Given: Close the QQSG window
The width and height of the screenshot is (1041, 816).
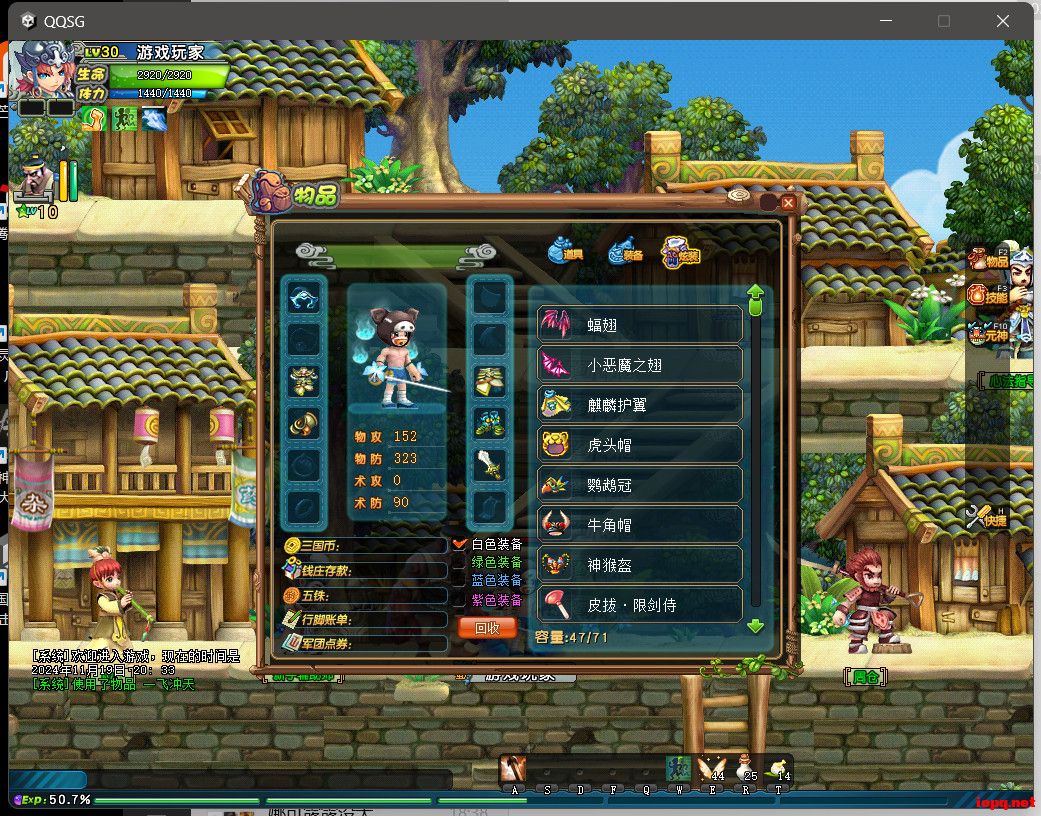Looking at the screenshot, I should [x=1002, y=20].
